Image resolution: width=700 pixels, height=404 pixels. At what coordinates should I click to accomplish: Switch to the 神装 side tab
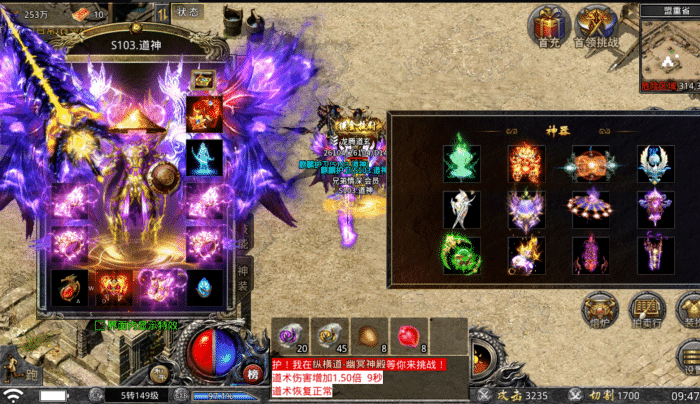[x=242, y=280]
